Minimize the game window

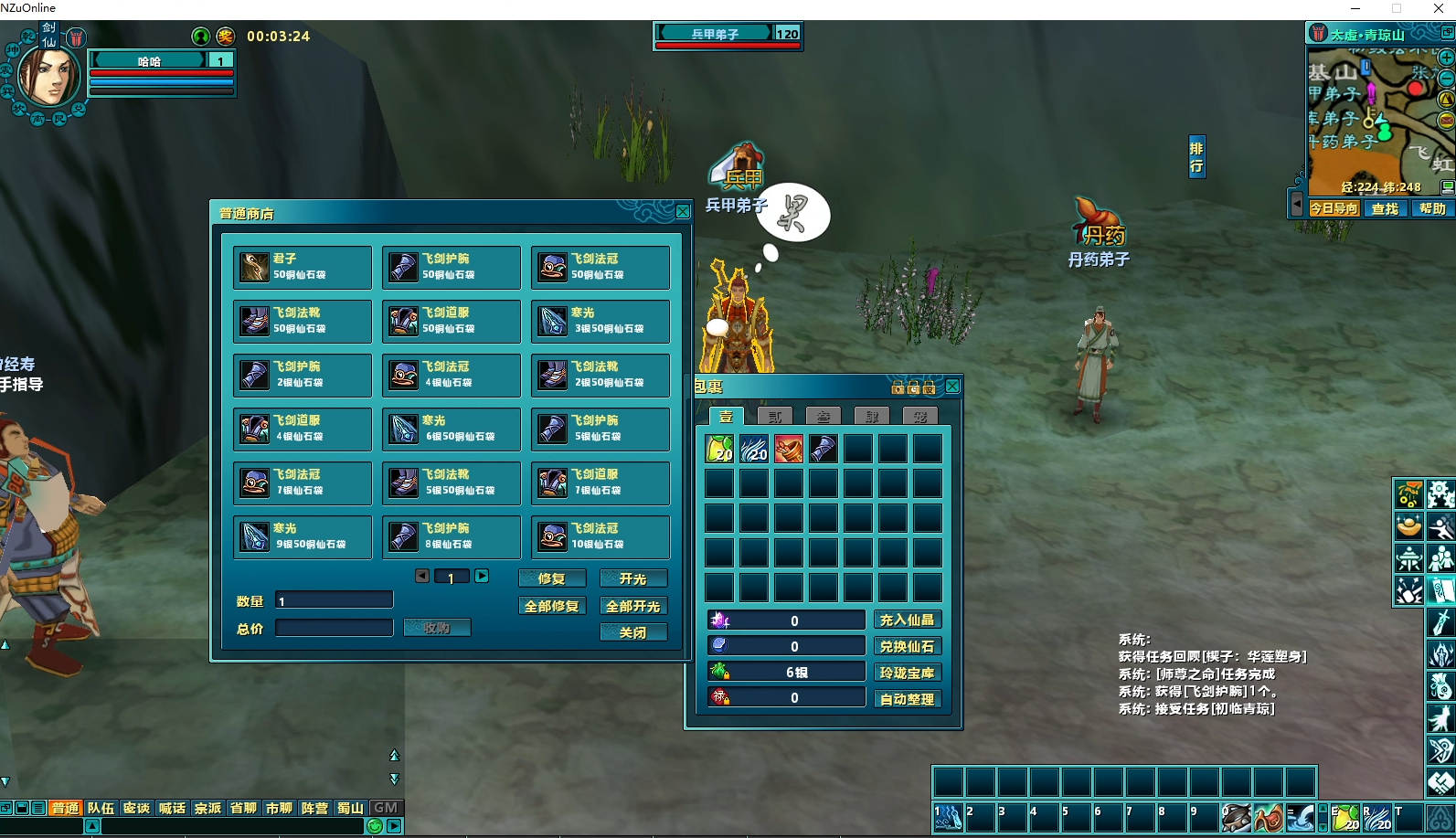(1355, 8)
